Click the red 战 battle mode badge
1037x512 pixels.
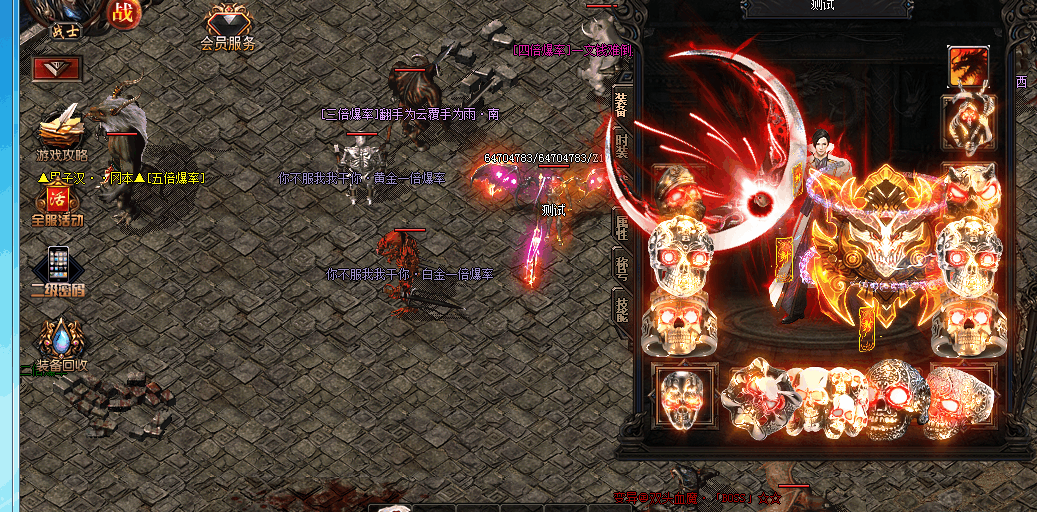123,14
